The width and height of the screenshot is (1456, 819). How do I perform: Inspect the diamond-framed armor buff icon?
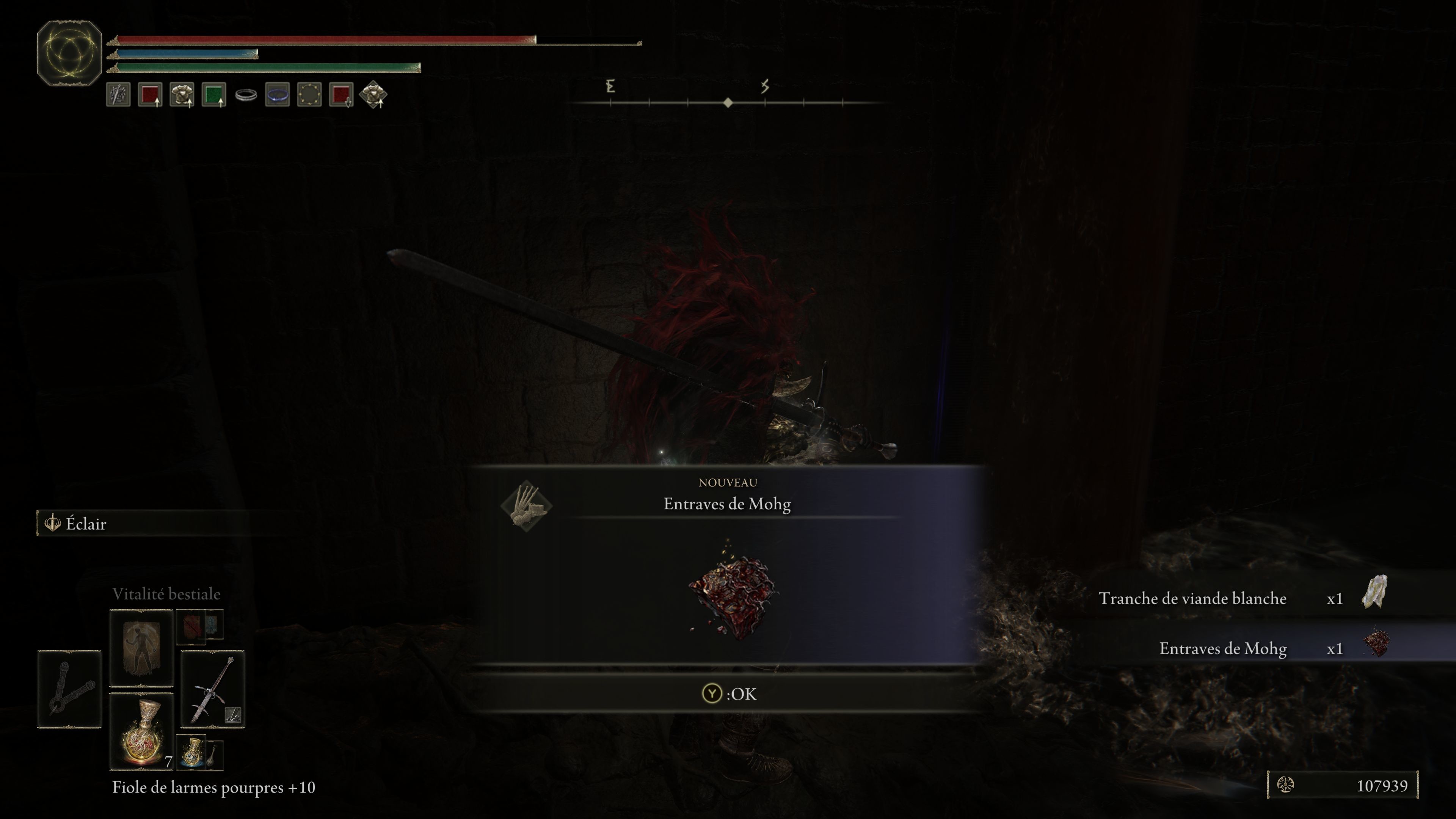tap(373, 94)
